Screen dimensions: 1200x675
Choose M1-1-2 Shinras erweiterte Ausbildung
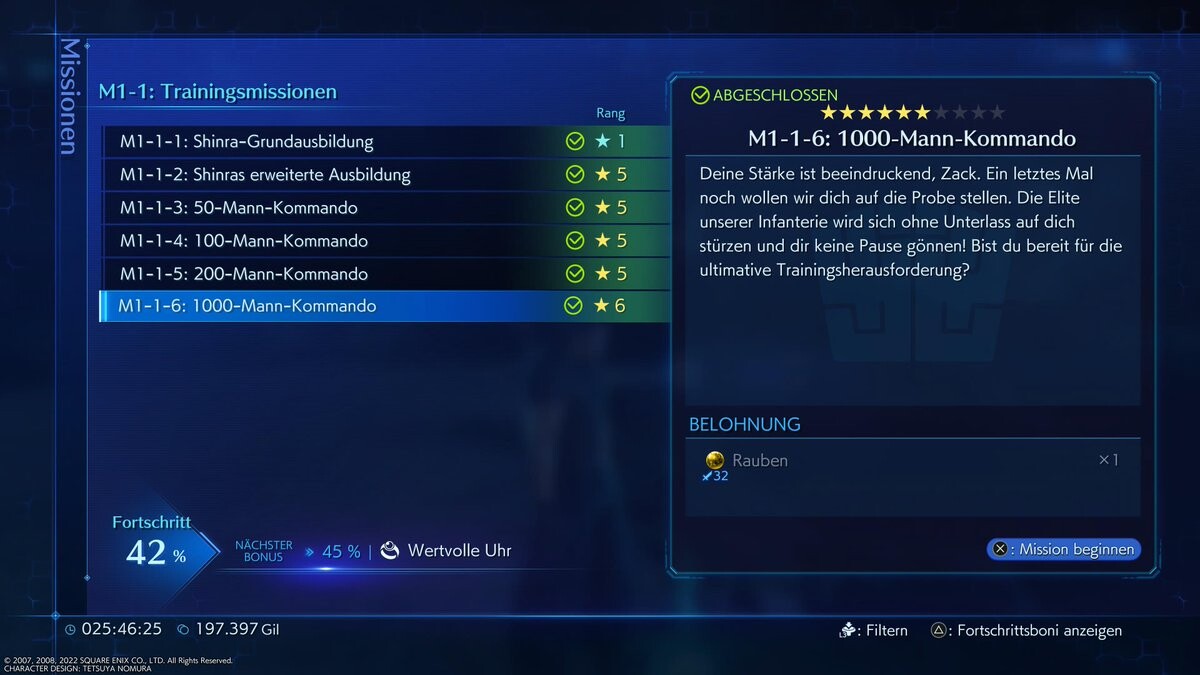click(385, 175)
